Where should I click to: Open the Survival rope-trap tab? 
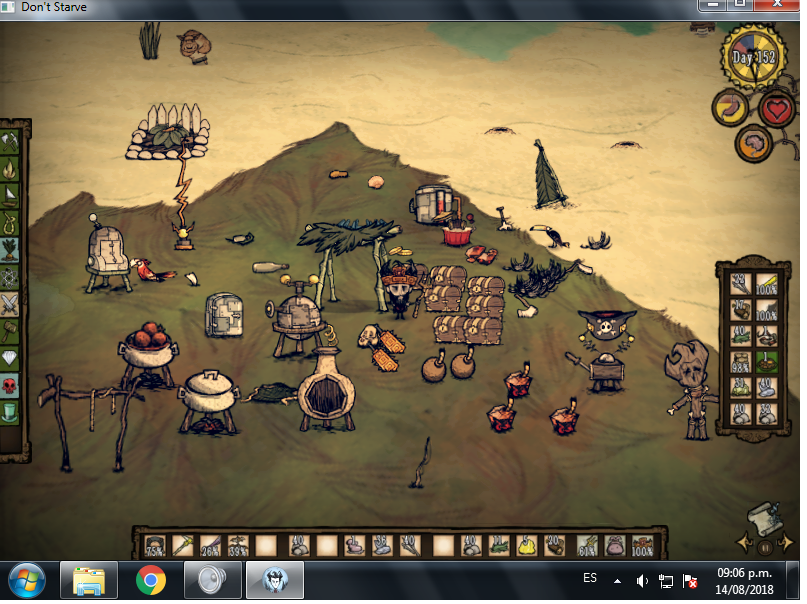(x=11, y=223)
